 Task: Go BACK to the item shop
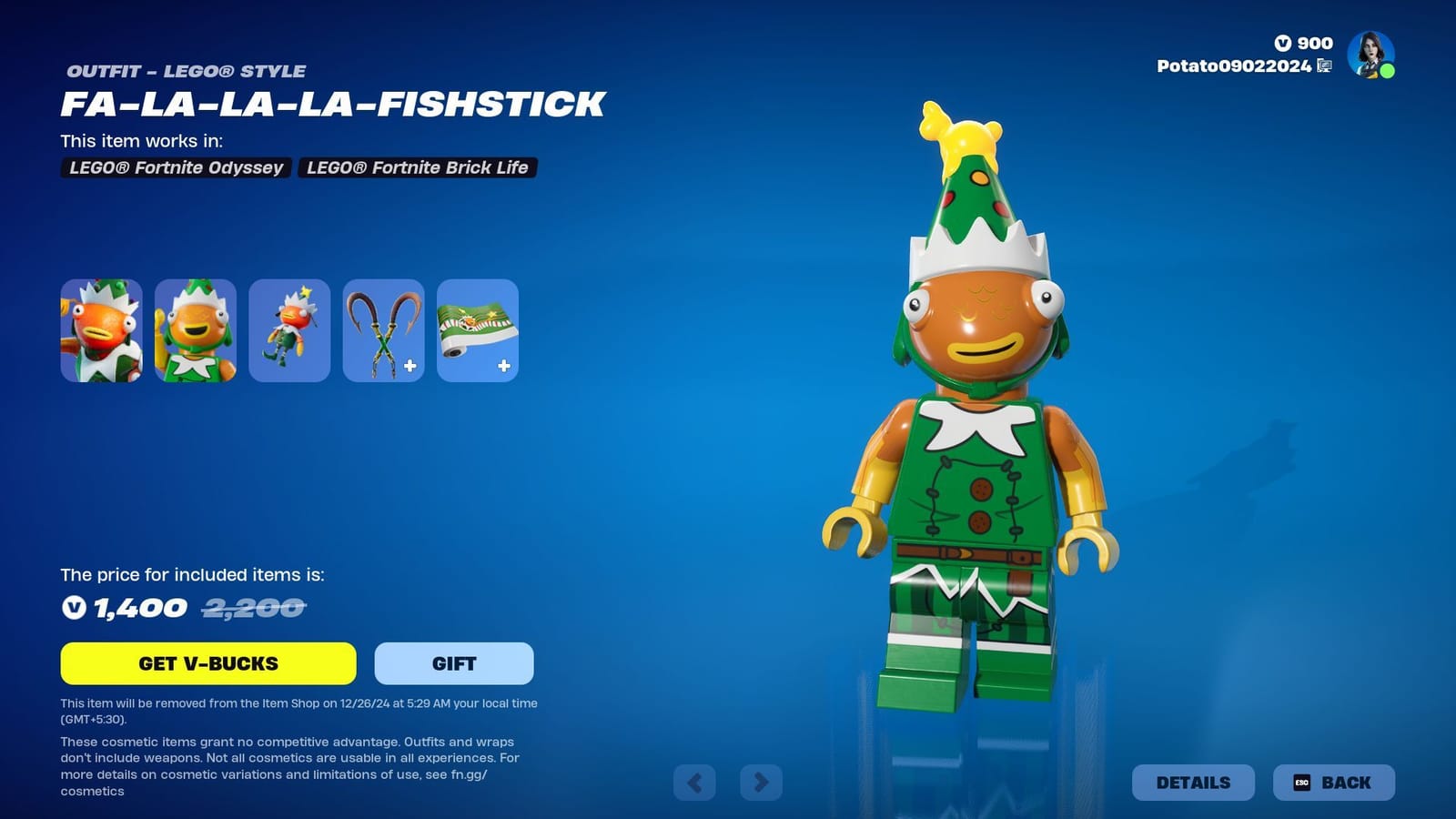tap(1333, 782)
